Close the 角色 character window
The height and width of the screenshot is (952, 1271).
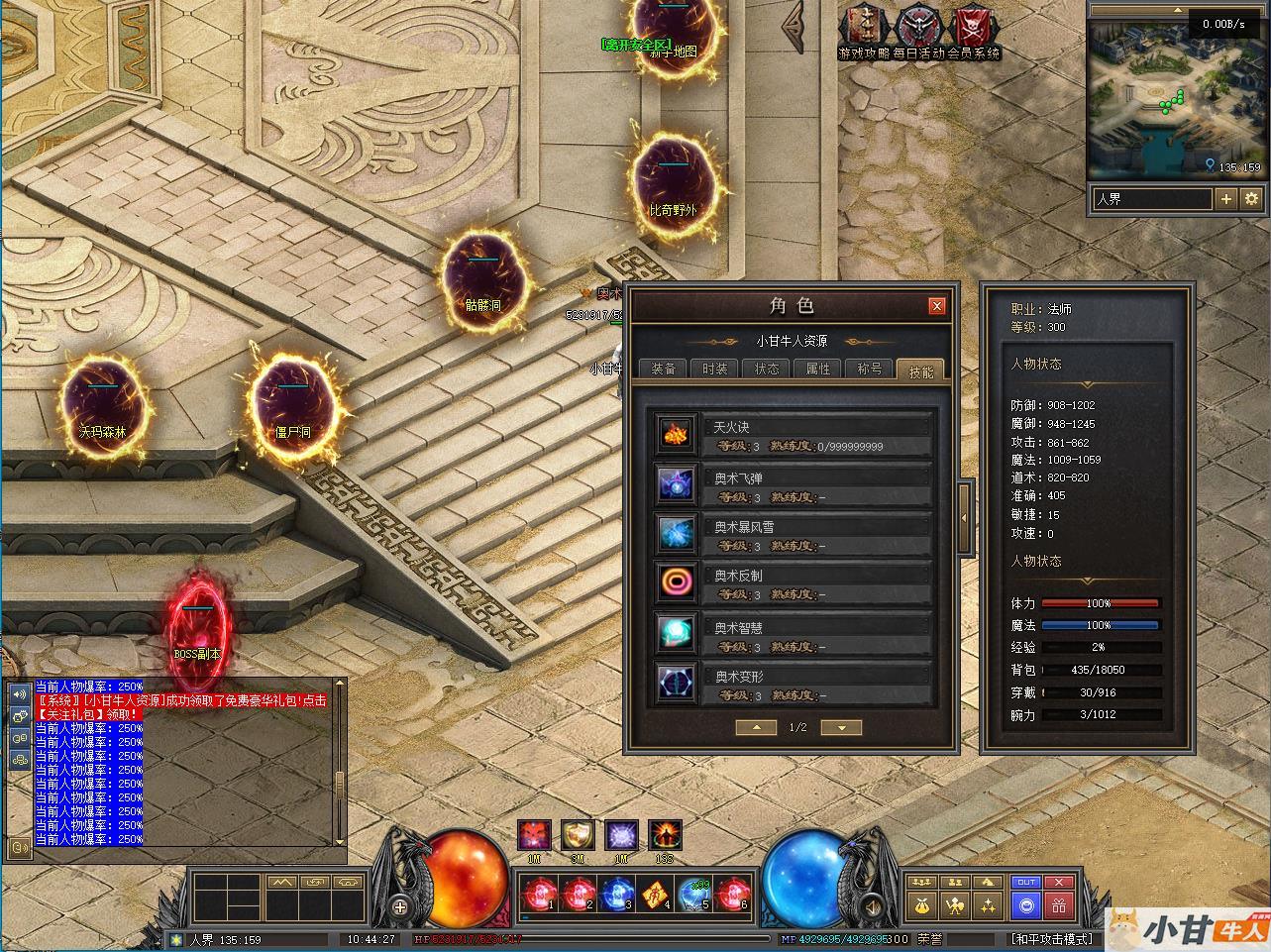936,306
